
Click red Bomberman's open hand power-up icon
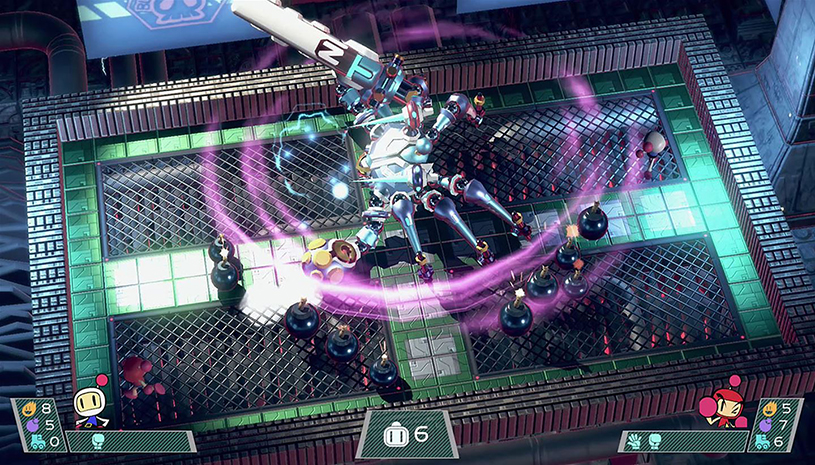tap(633, 438)
